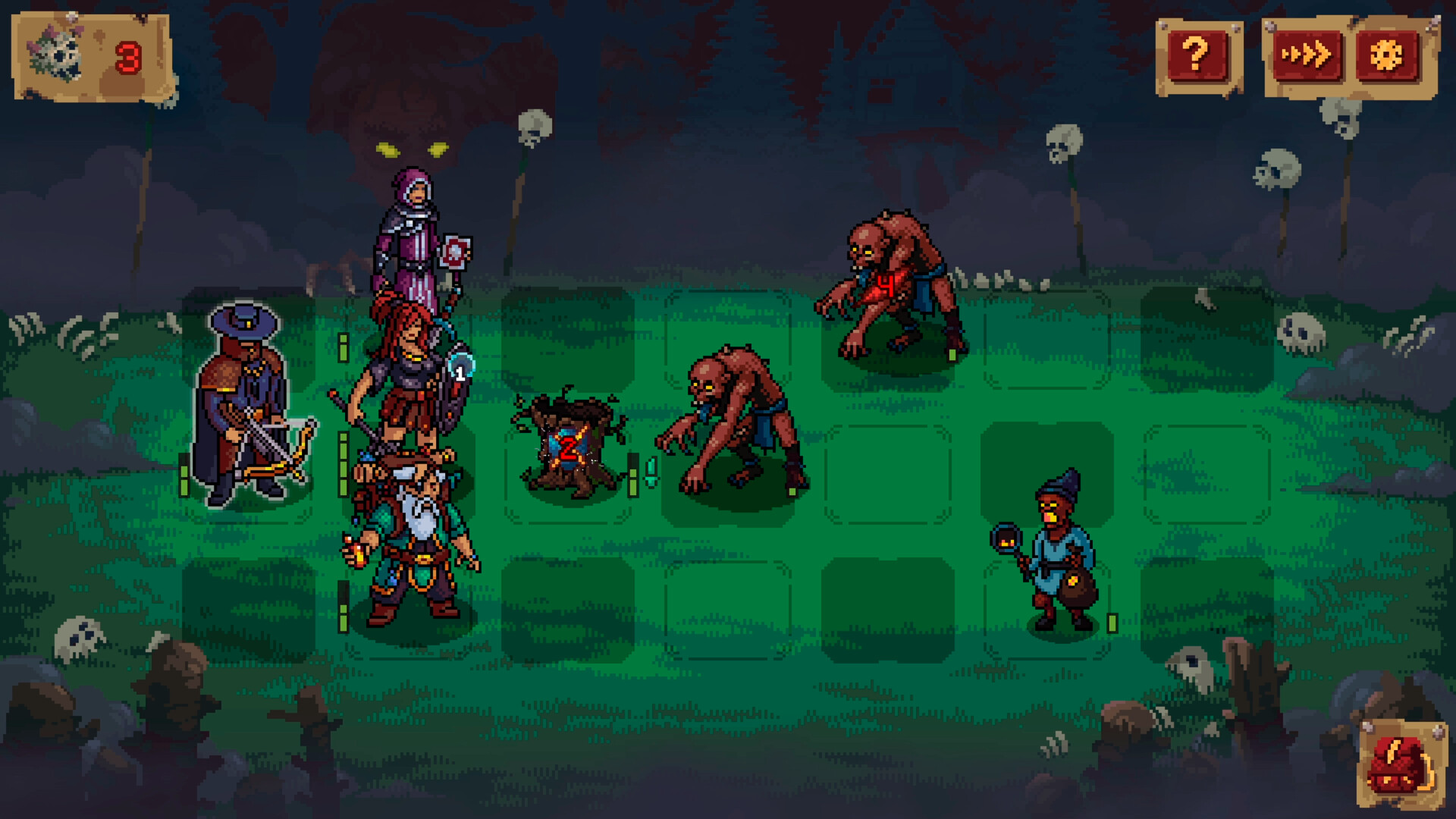Image resolution: width=1456 pixels, height=819 pixels.
Task: Select the blue shield buff icon on the warrior
Action: pyautogui.click(x=460, y=370)
